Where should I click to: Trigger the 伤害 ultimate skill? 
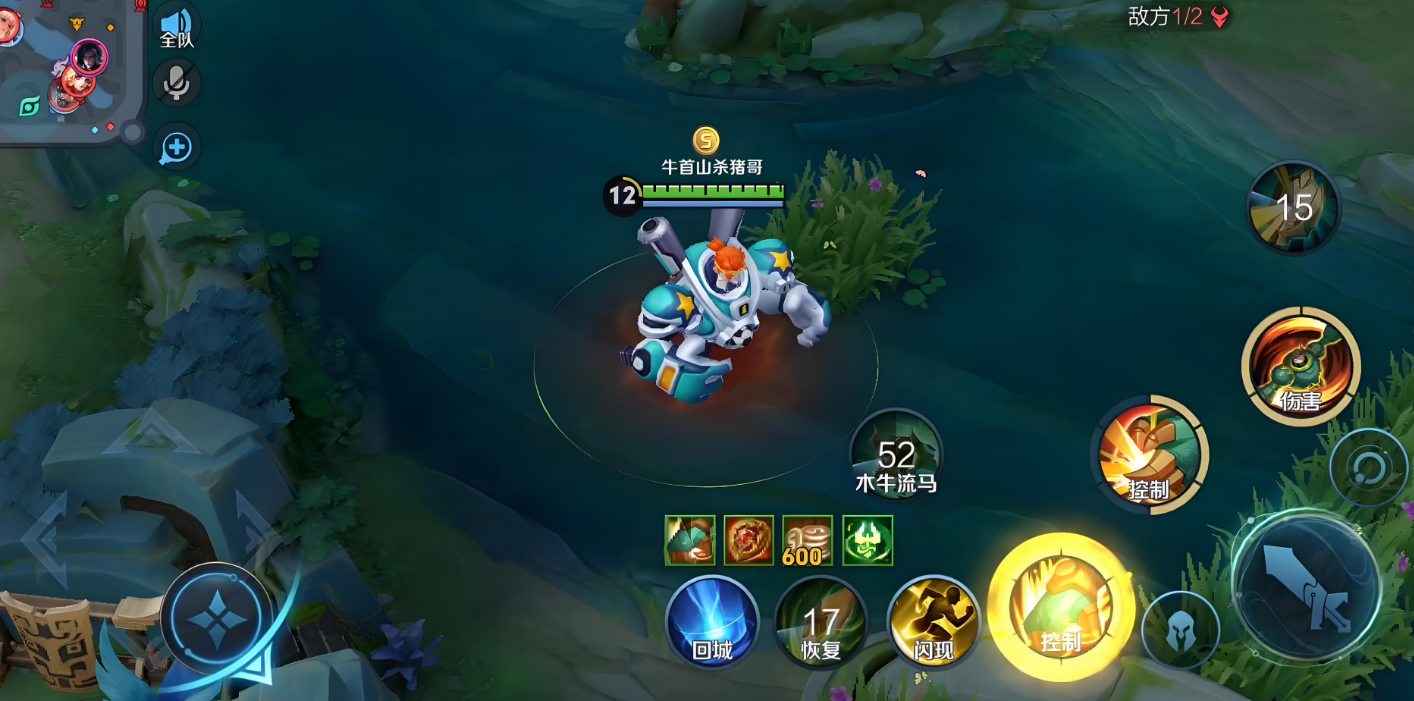pyautogui.click(x=1300, y=366)
